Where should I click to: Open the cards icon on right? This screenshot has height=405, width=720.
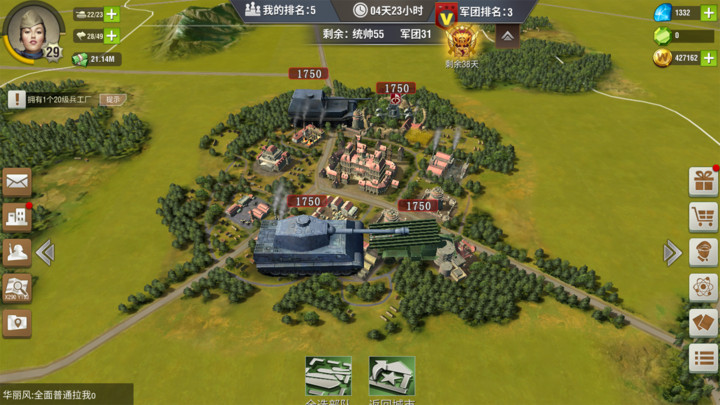[704, 322]
